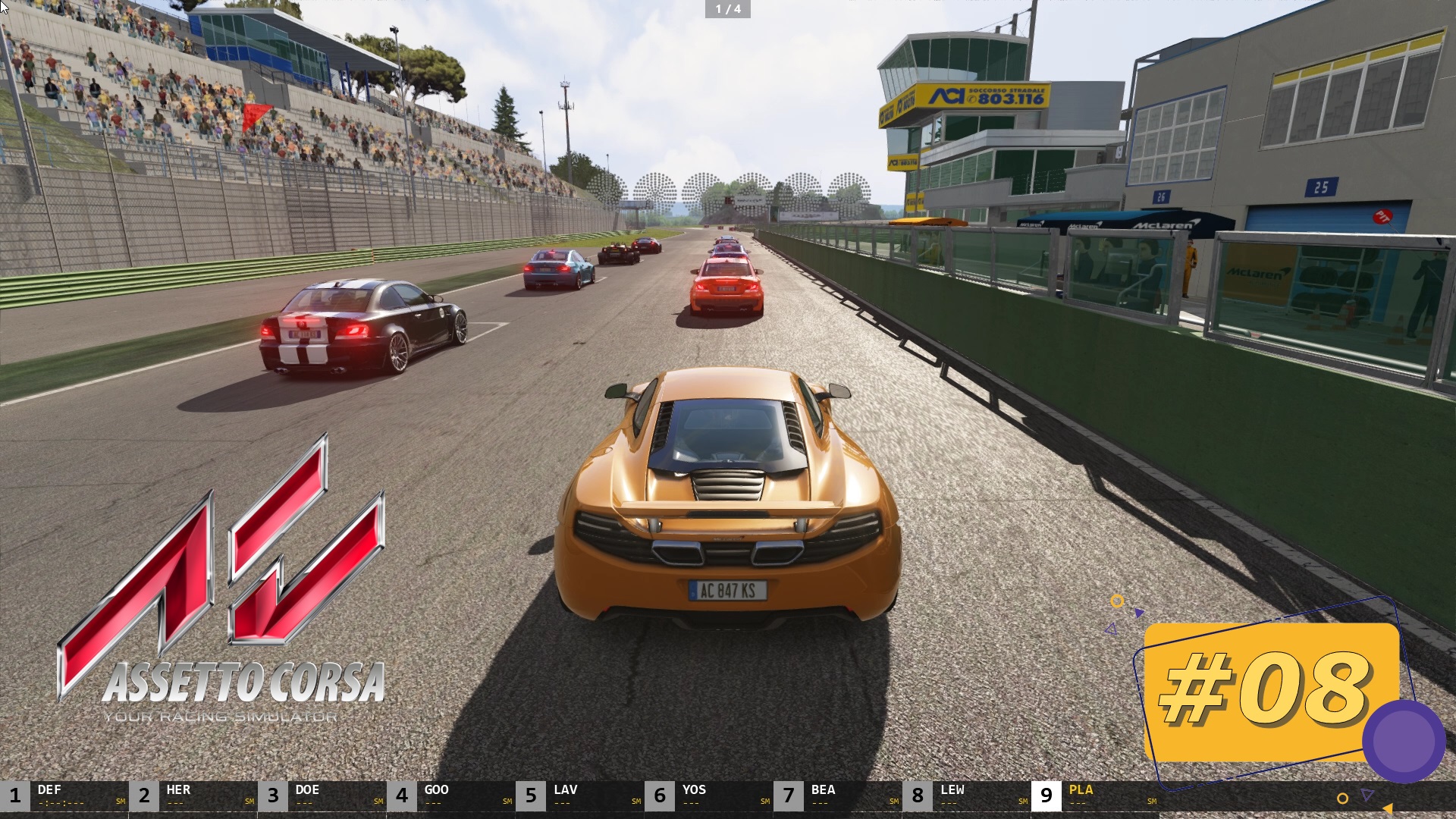Expand the SM tire indicator for BEA
The height and width of the screenshot is (819, 1456).
click(x=895, y=800)
